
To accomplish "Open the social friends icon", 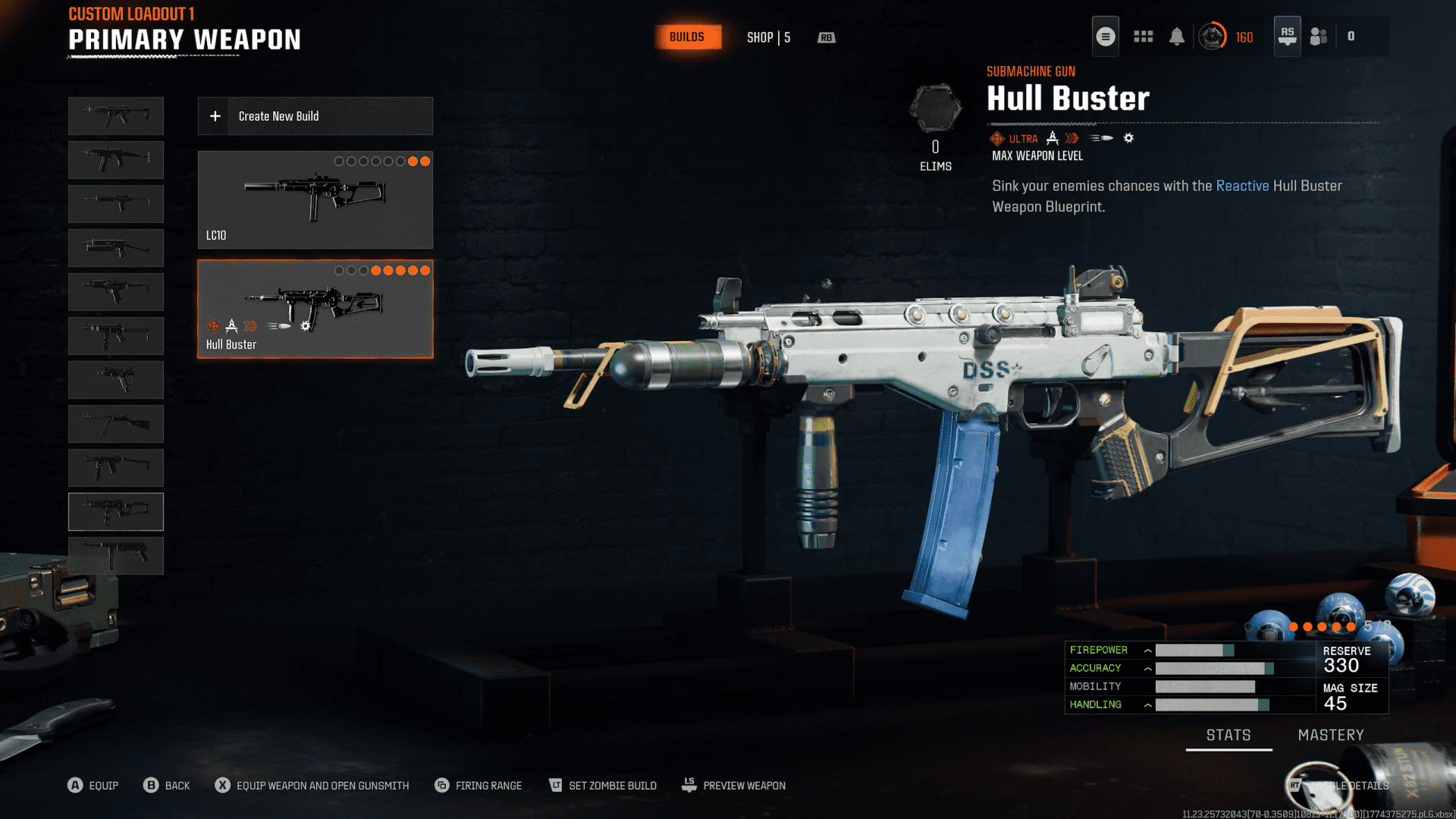I will (x=1319, y=36).
